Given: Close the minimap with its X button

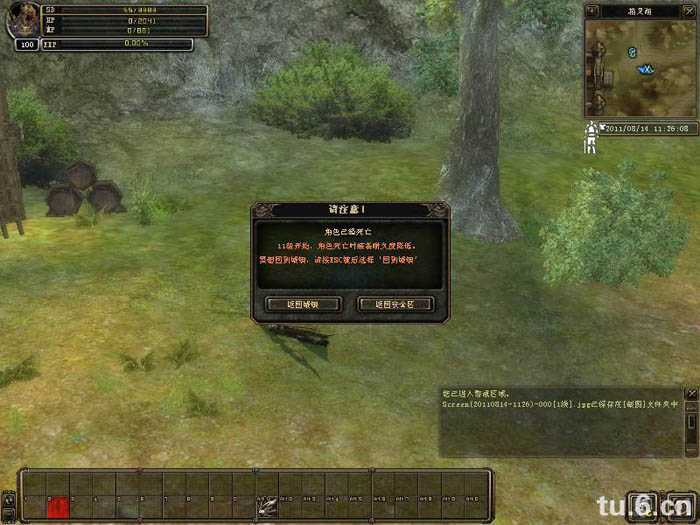Looking at the screenshot, I should [689, 11].
